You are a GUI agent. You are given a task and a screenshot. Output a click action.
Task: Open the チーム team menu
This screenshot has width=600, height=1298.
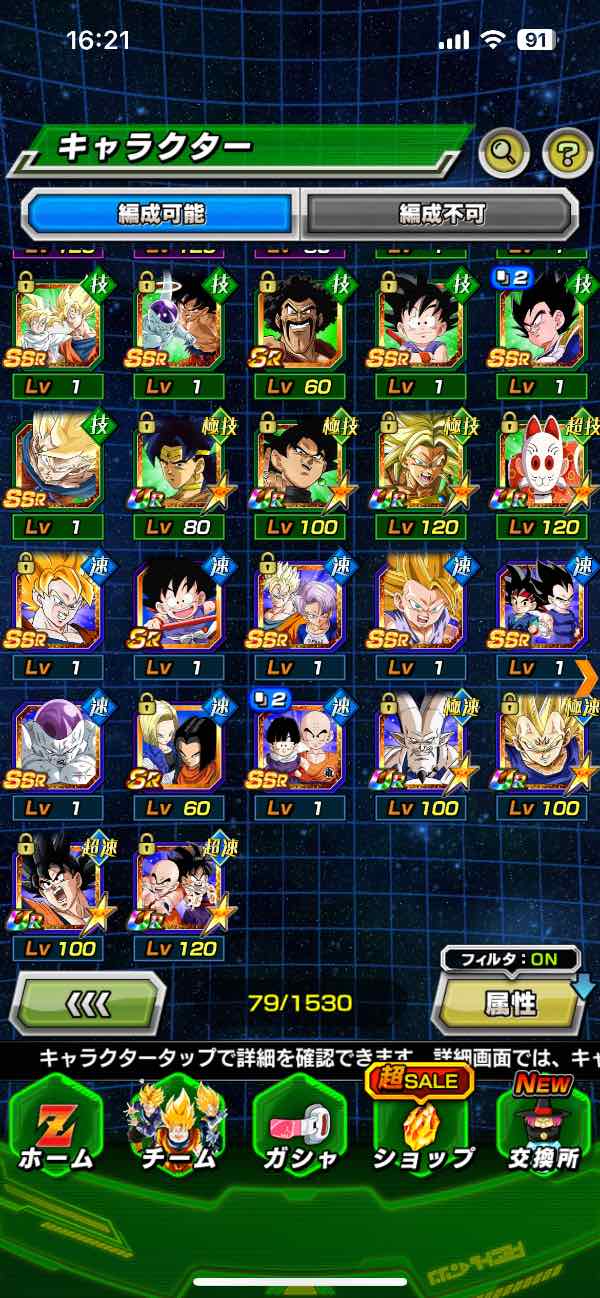pos(176,1130)
